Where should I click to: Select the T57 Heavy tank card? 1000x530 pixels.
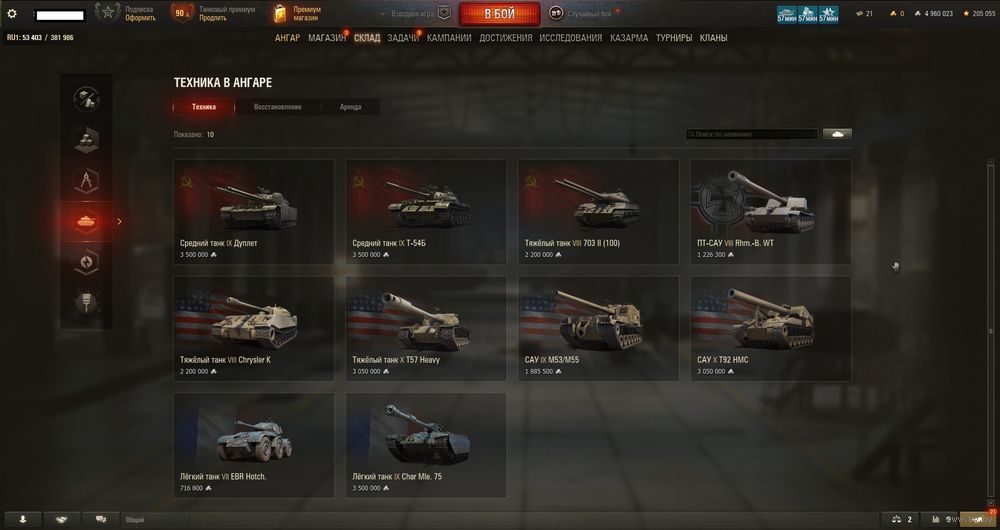point(426,328)
